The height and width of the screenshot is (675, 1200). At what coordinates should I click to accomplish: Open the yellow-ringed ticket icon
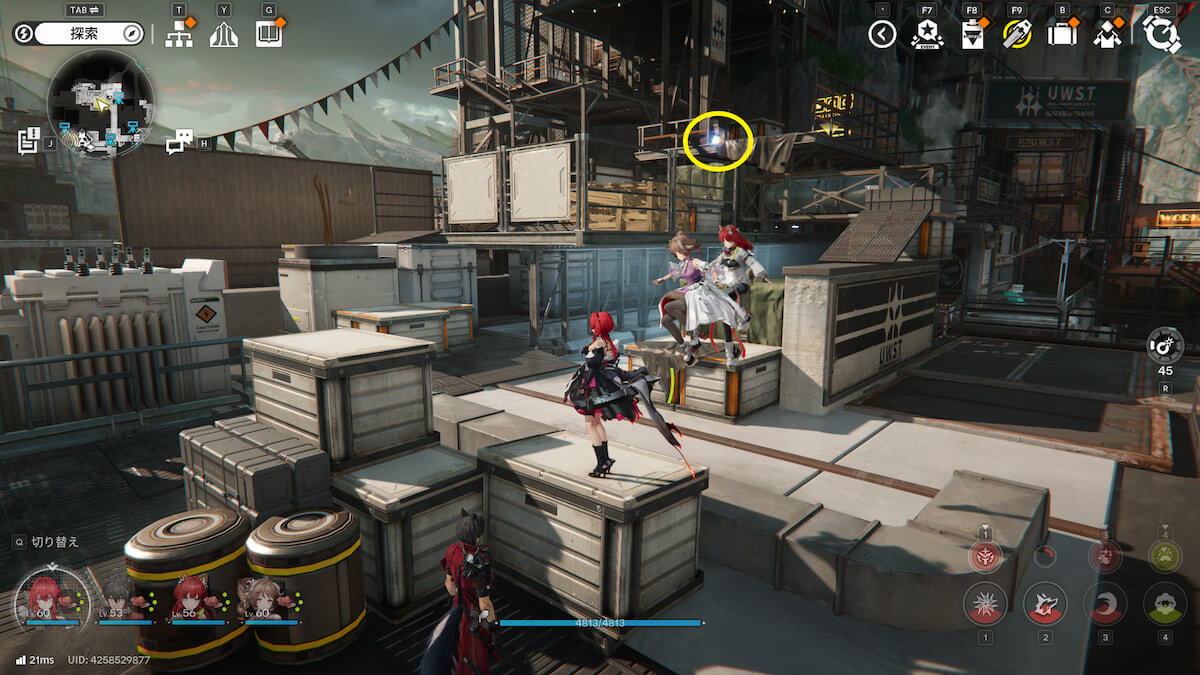[x=1016, y=35]
